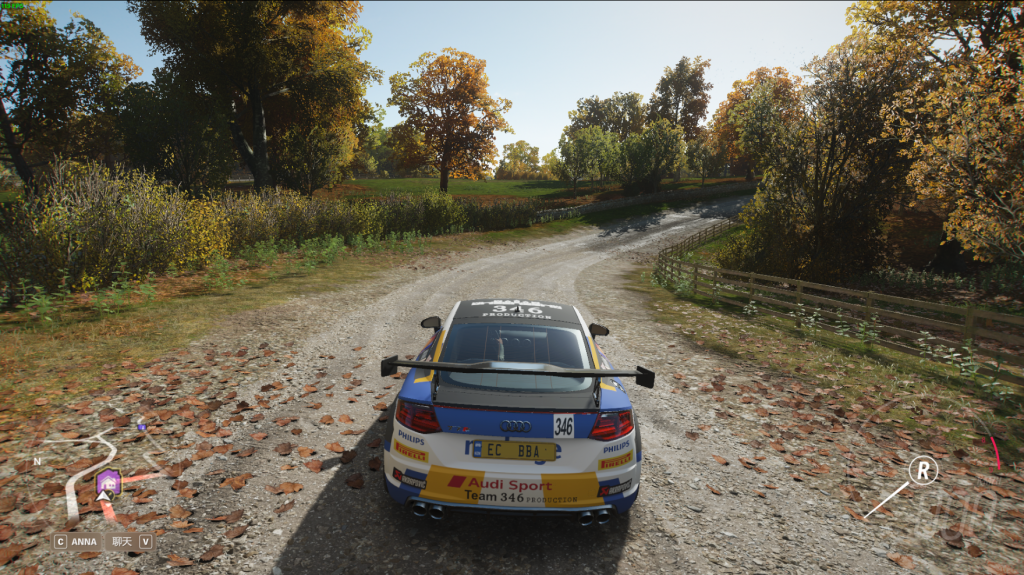Select the purple house marker on minimap

tap(108, 482)
